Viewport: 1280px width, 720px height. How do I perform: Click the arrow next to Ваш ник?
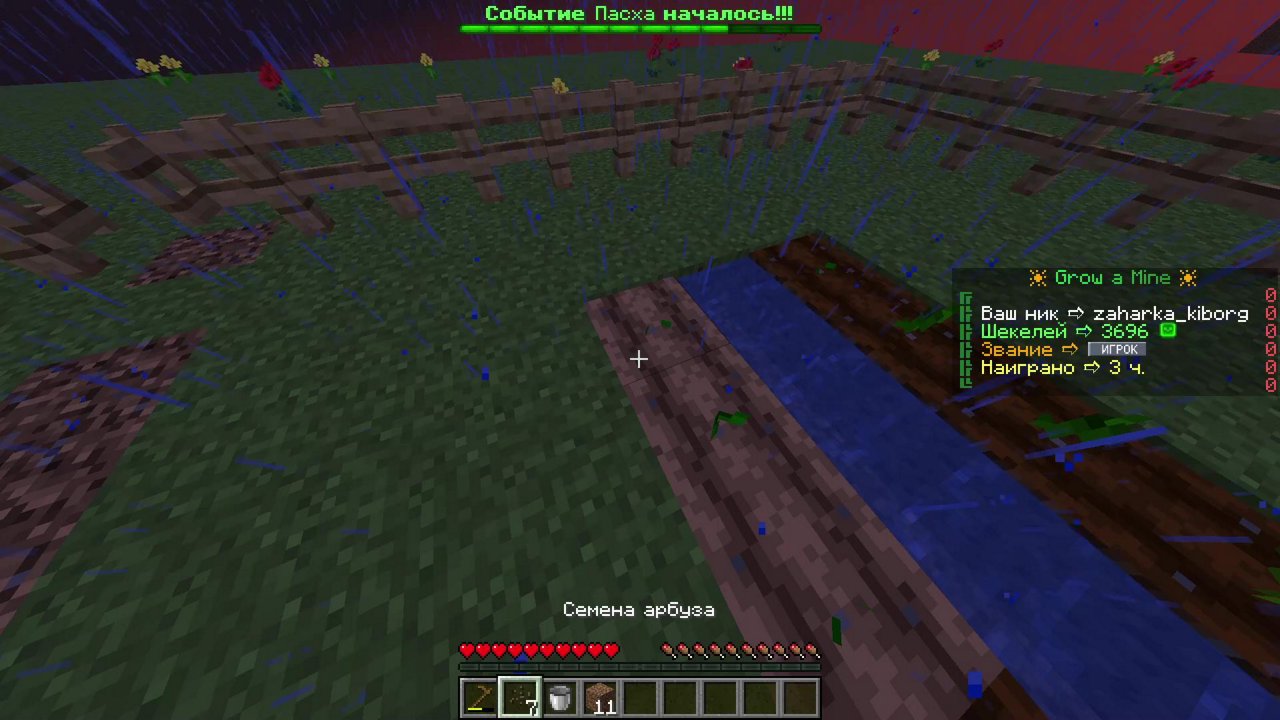(1078, 313)
